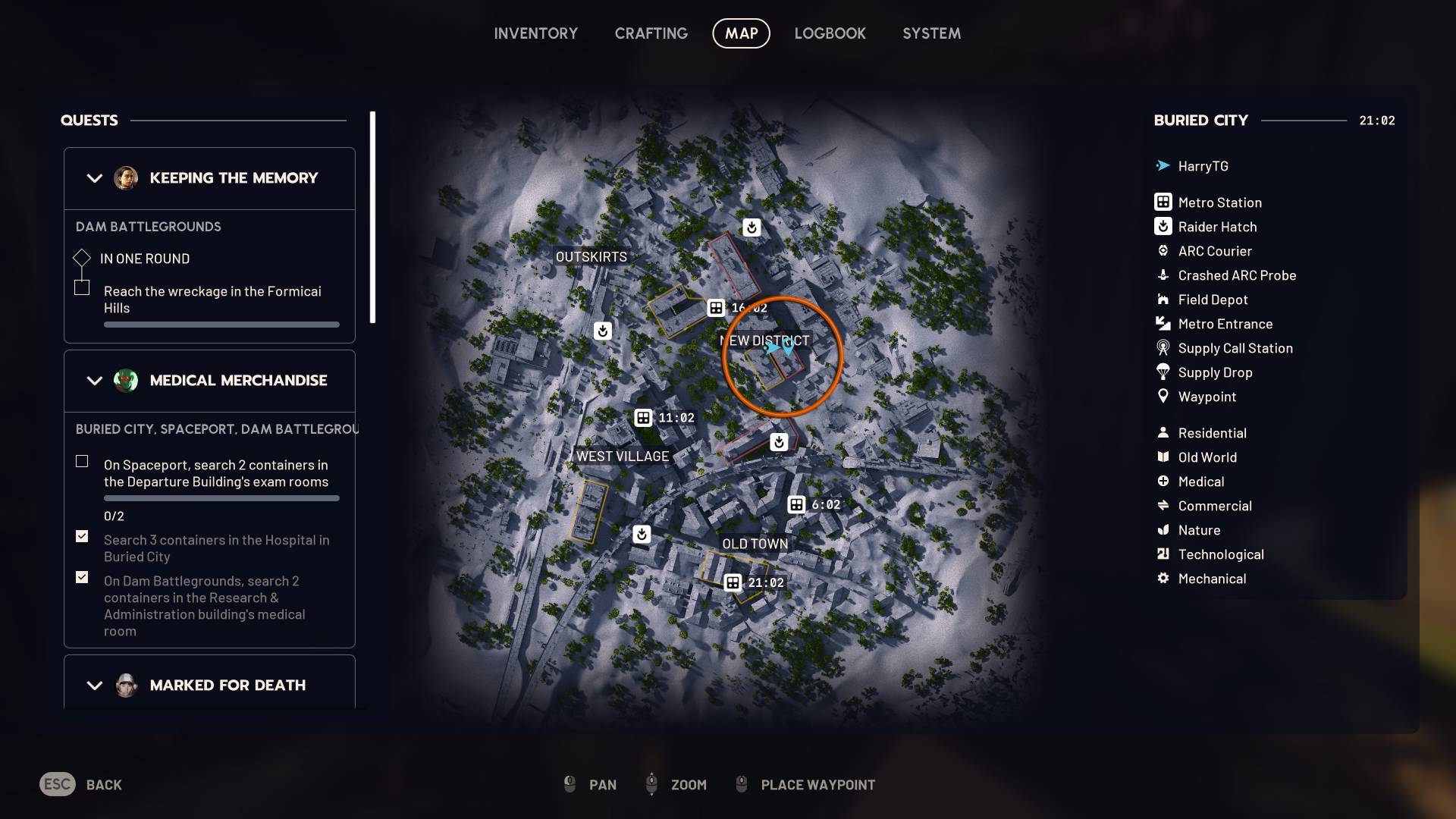Collapse the Medical Merchandise quest
The image size is (1456, 819).
[x=94, y=381]
